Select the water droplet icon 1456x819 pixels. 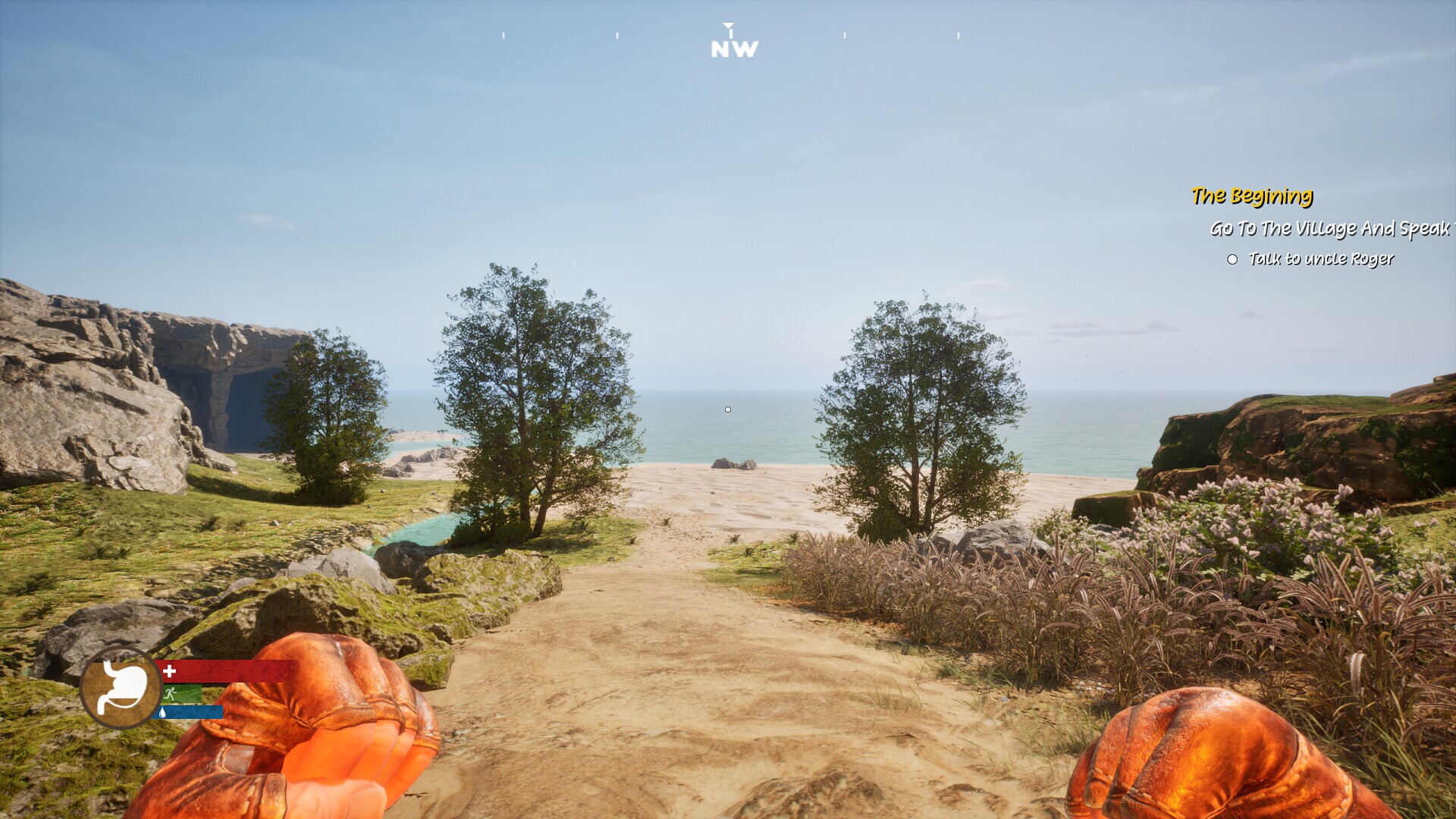pyautogui.click(x=162, y=713)
